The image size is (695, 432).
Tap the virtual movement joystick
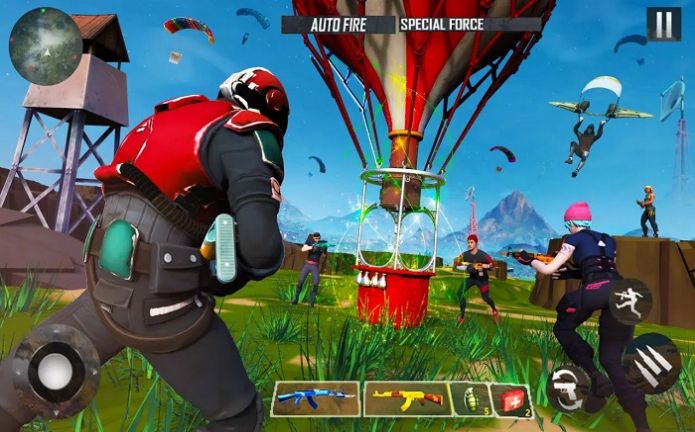(x=55, y=370)
